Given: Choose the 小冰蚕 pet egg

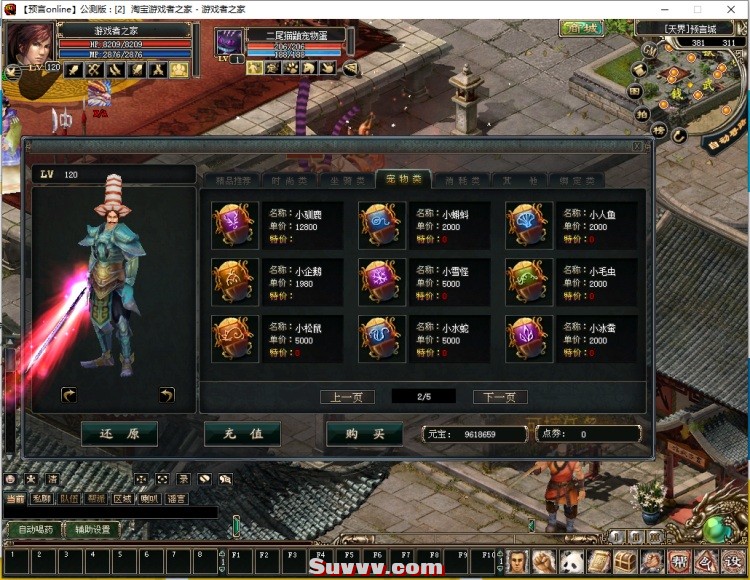Looking at the screenshot, I should (528, 339).
